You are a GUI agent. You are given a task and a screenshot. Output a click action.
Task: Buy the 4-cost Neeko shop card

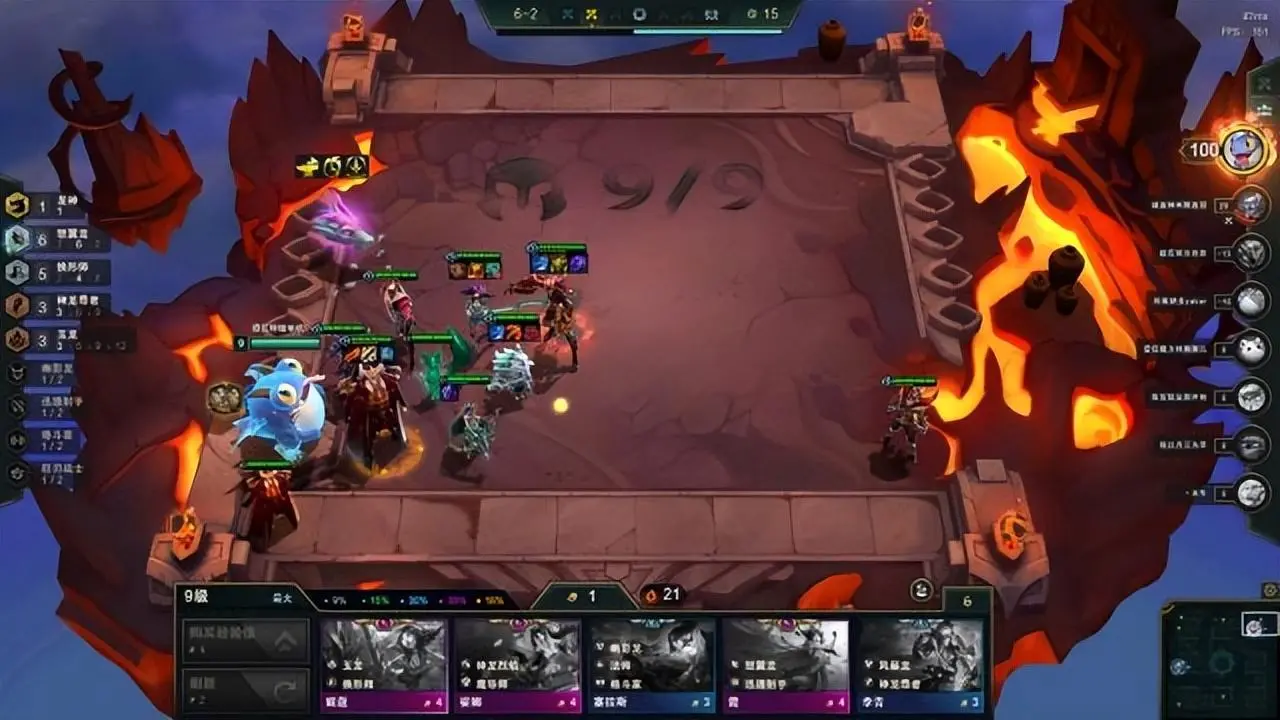pos(383,663)
